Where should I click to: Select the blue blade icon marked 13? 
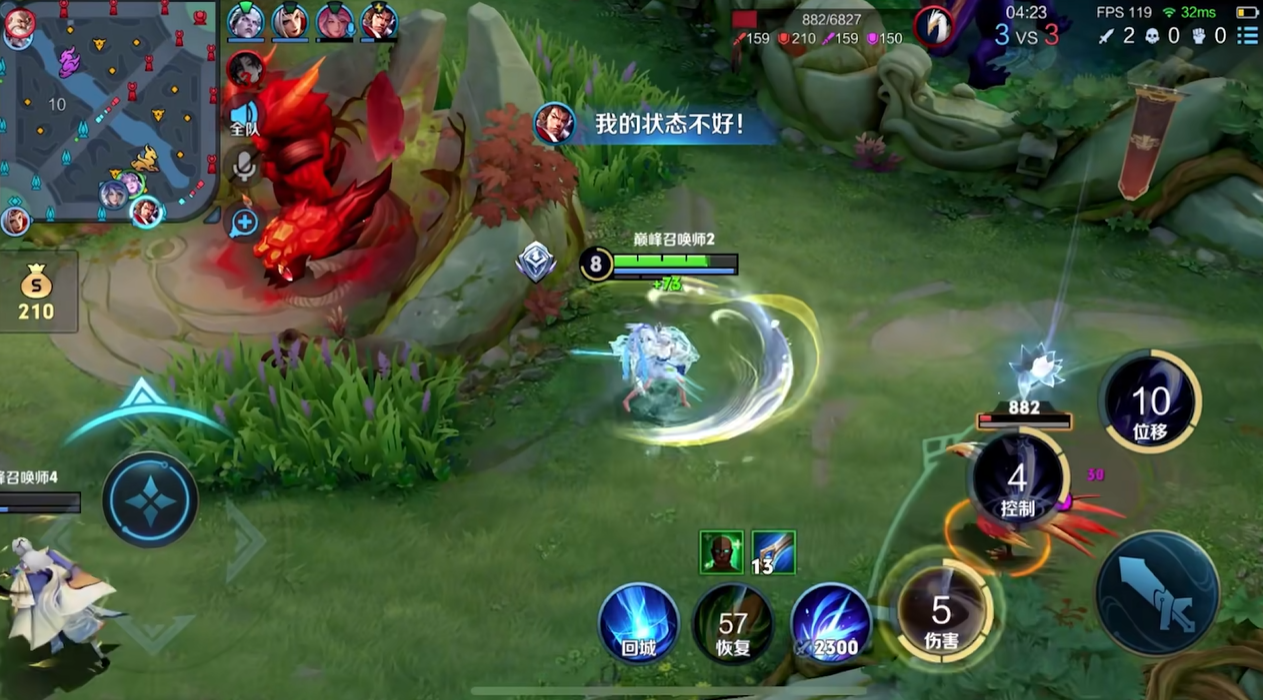click(773, 552)
